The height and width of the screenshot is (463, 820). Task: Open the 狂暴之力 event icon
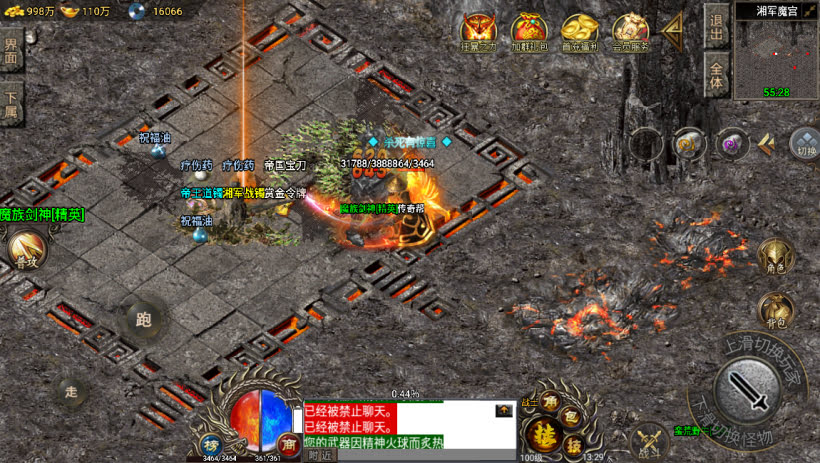[478, 31]
